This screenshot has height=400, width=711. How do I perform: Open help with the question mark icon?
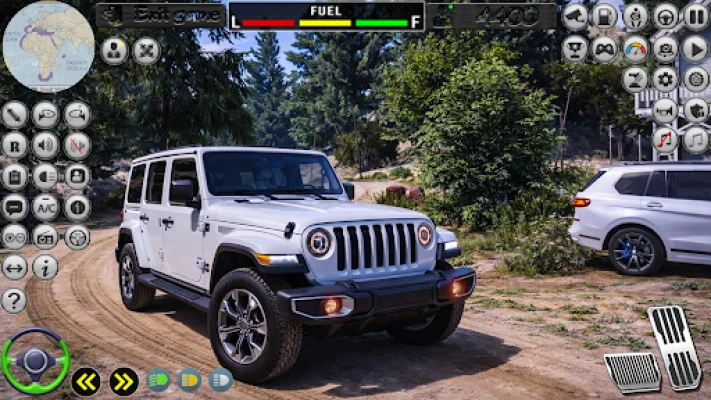pos(14,300)
